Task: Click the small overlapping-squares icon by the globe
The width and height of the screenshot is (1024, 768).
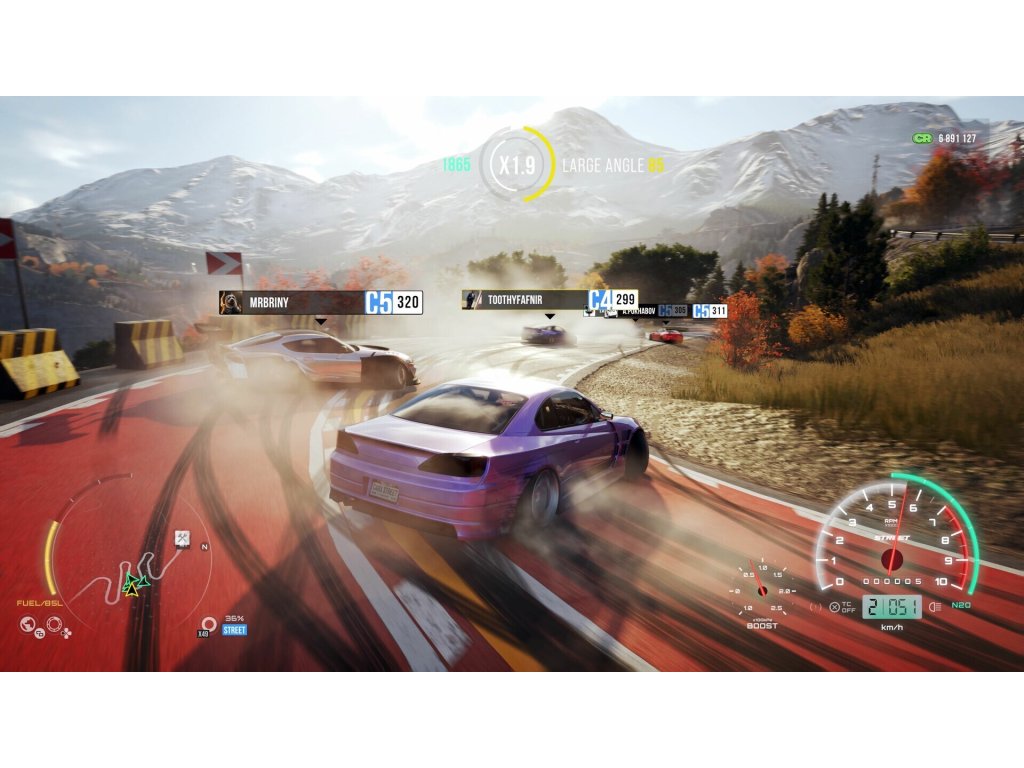Action: [41, 634]
